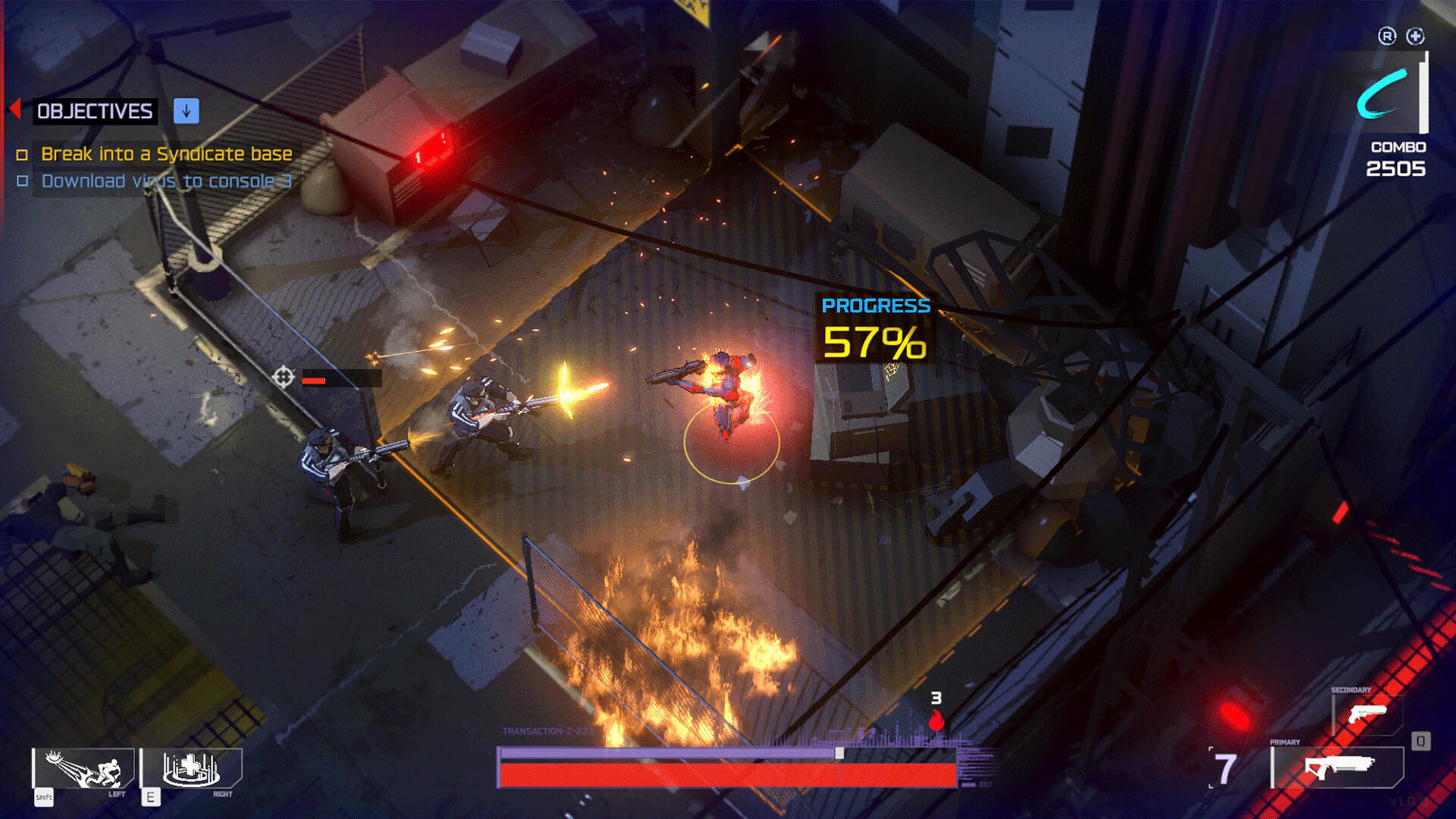Toggle the Shift keybind badge for dash
This screenshot has width=1456, height=819.
coord(43,798)
